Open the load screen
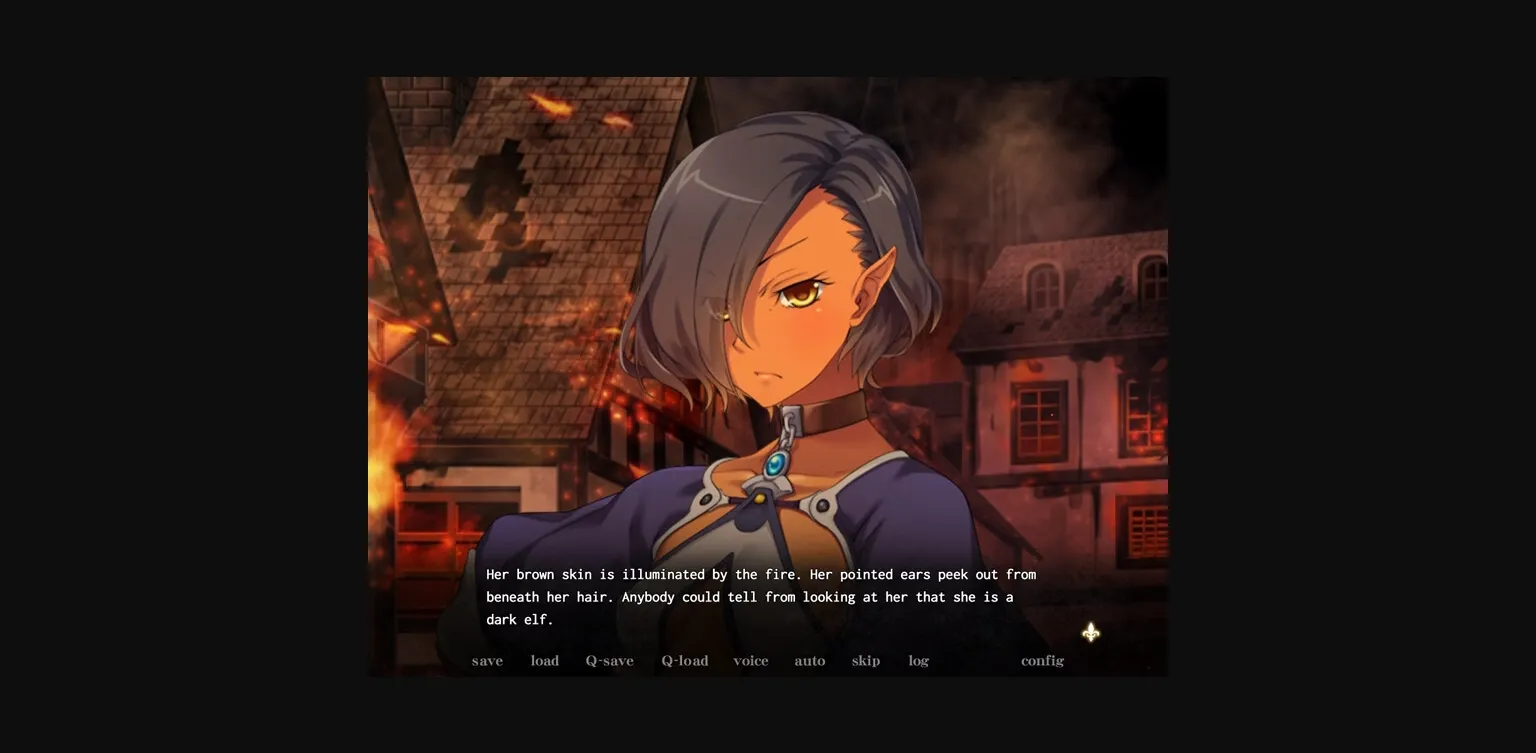1536x753 pixels. tap(545, 660)
